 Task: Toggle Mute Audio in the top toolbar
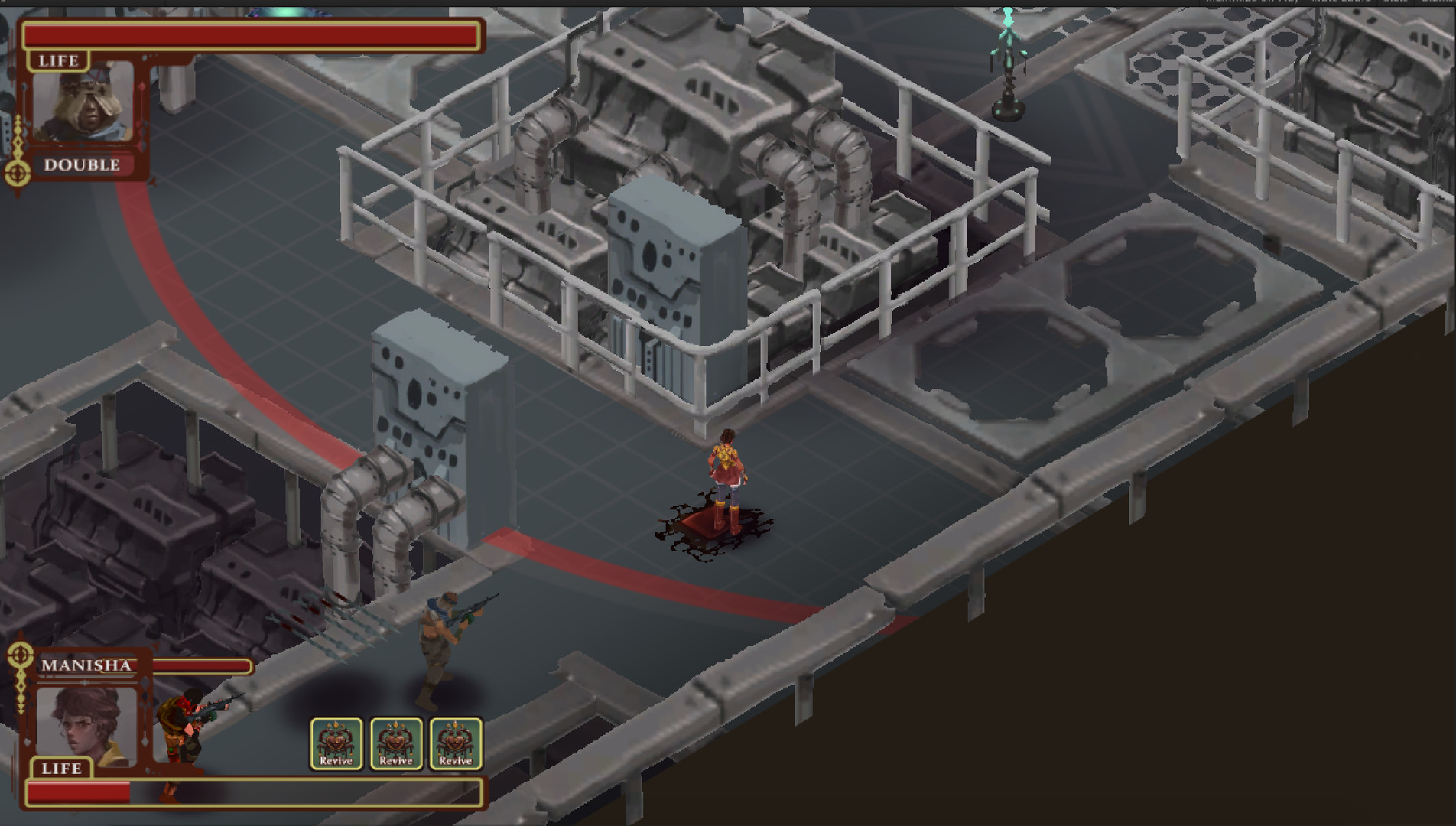1340,3
